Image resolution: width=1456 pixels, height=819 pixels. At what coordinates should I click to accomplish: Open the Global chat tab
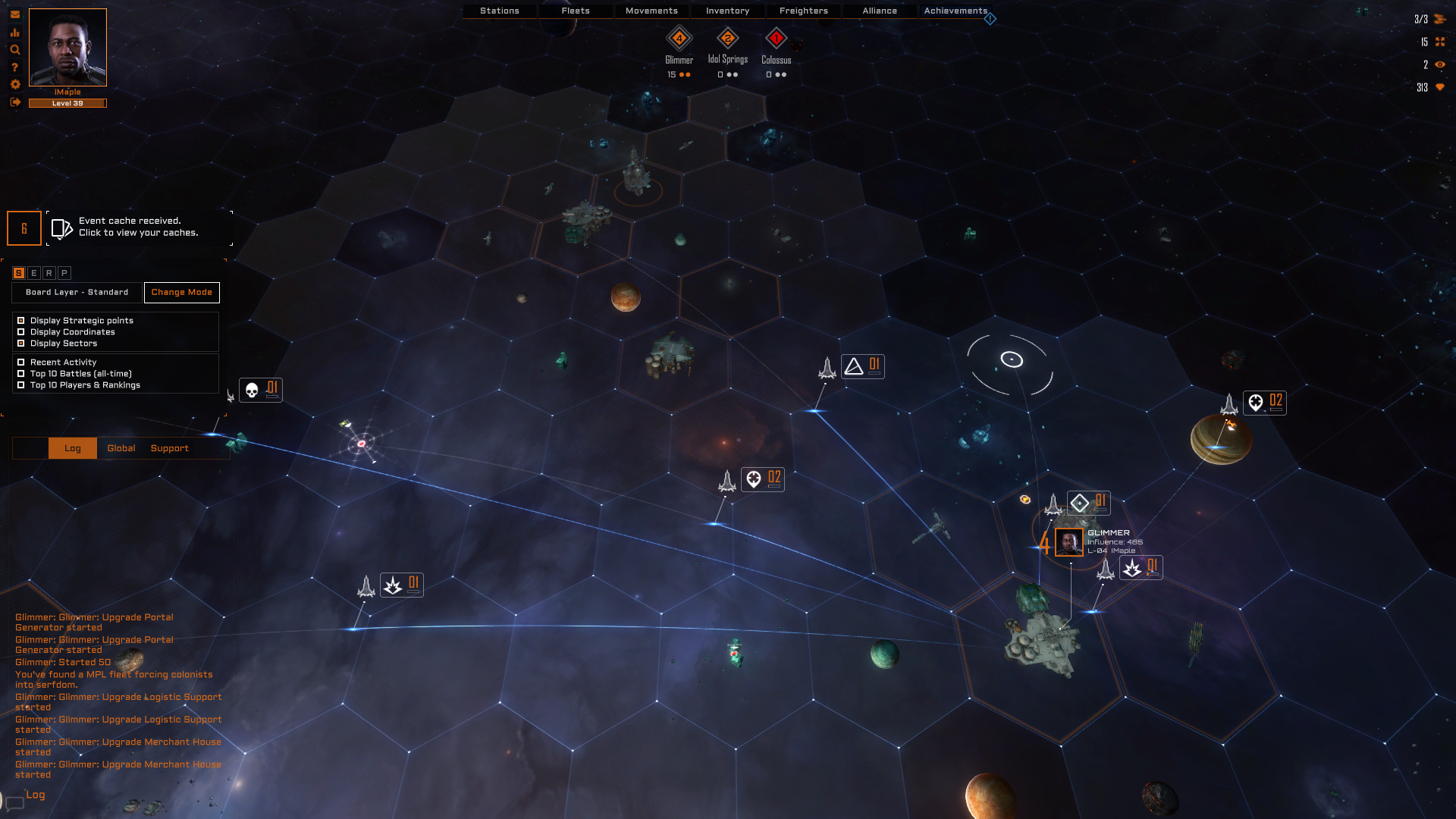tap(121, 448)
